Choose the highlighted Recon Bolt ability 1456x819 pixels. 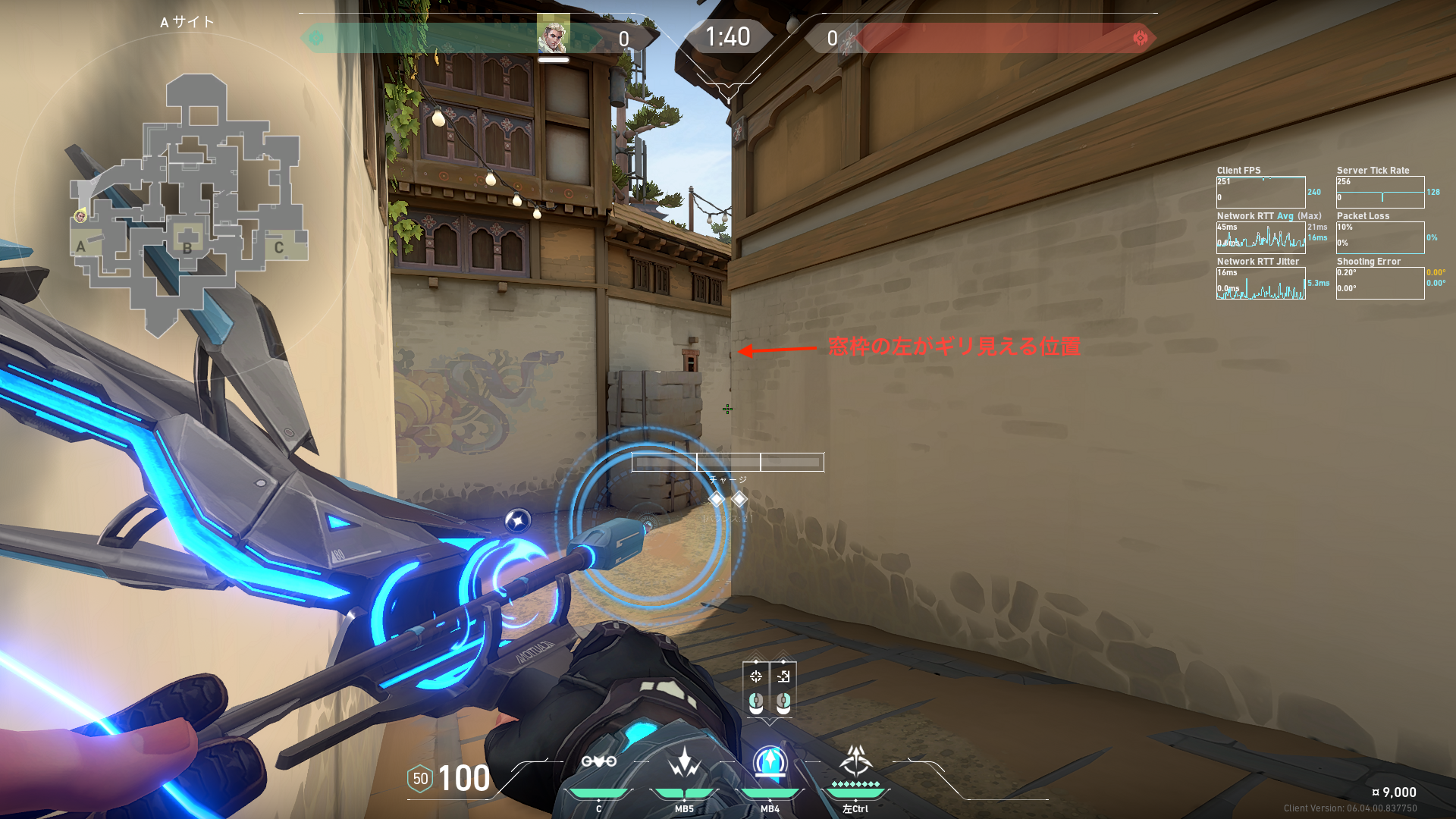coord(770,761)
